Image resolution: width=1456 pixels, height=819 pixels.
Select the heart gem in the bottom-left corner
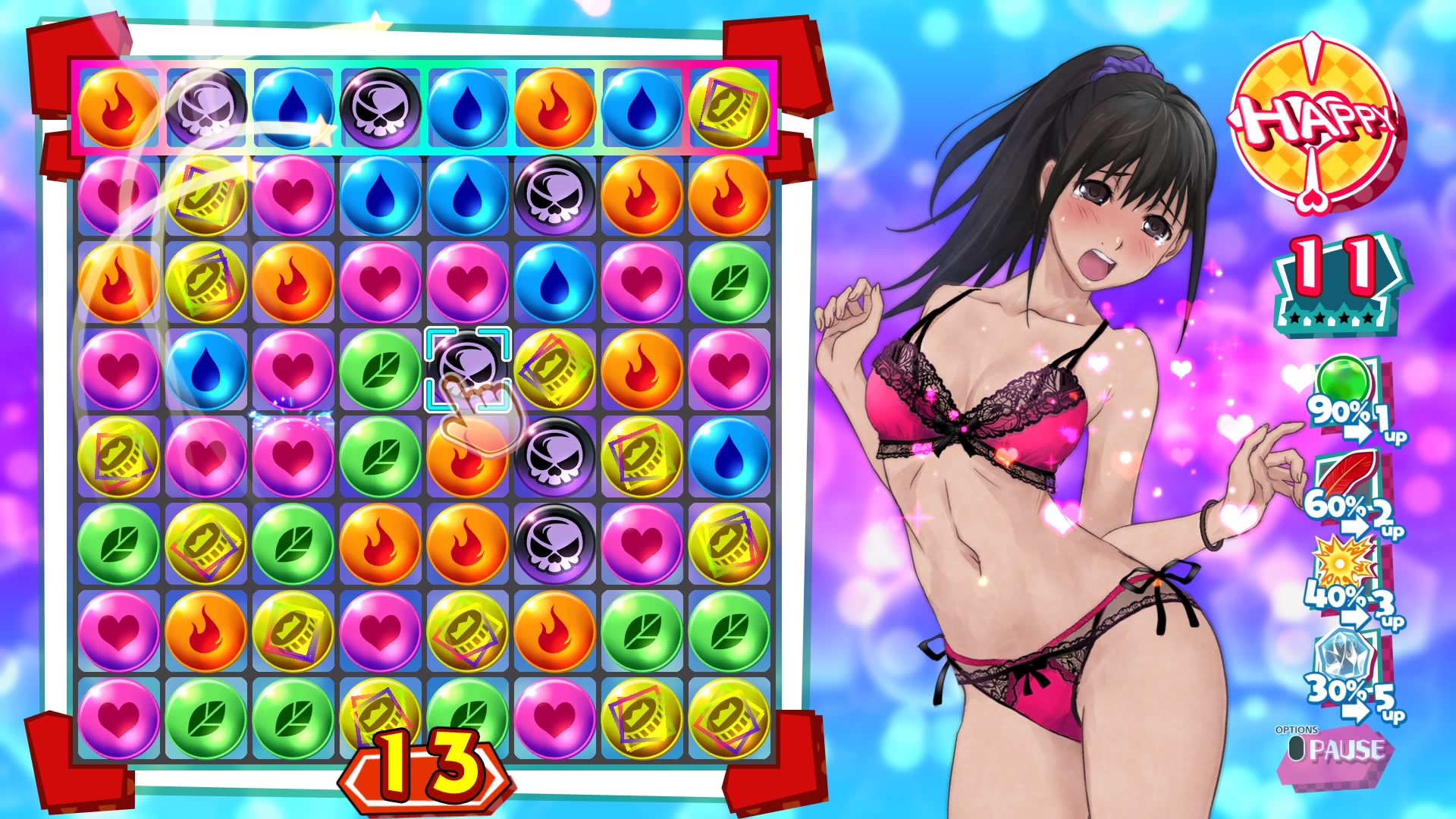(120, 717)
